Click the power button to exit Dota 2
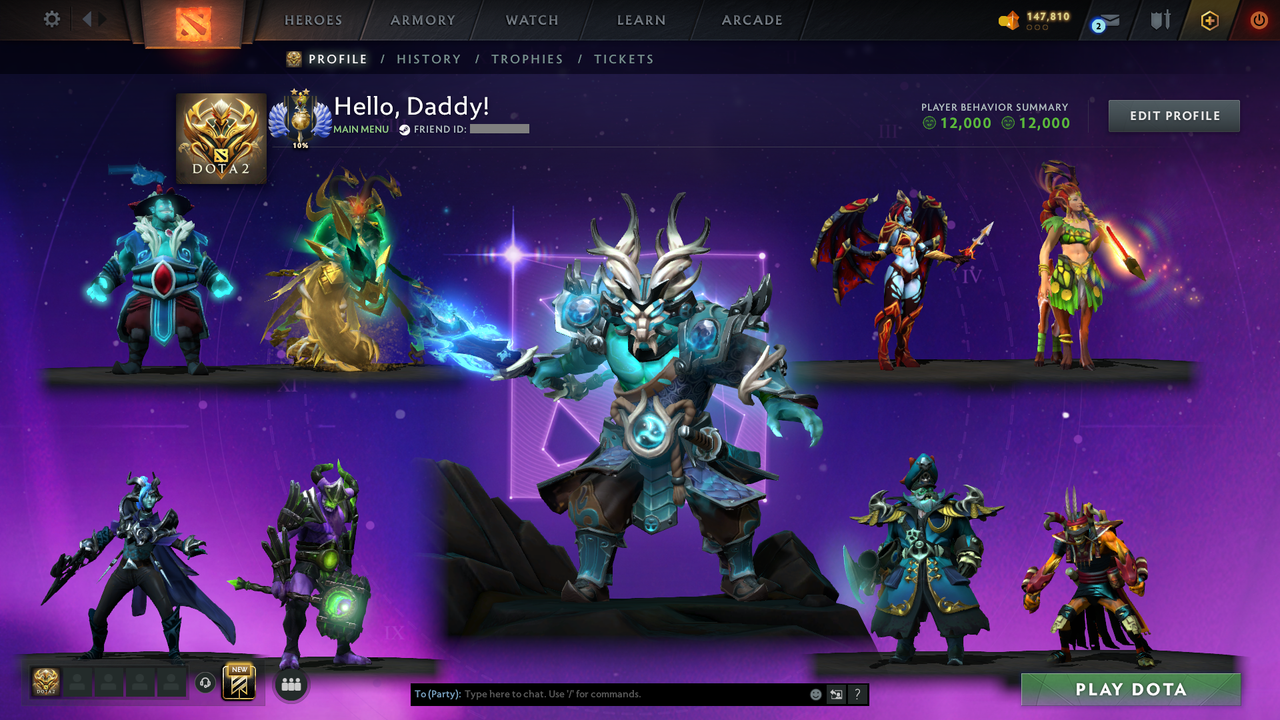 coord(1258,19)
